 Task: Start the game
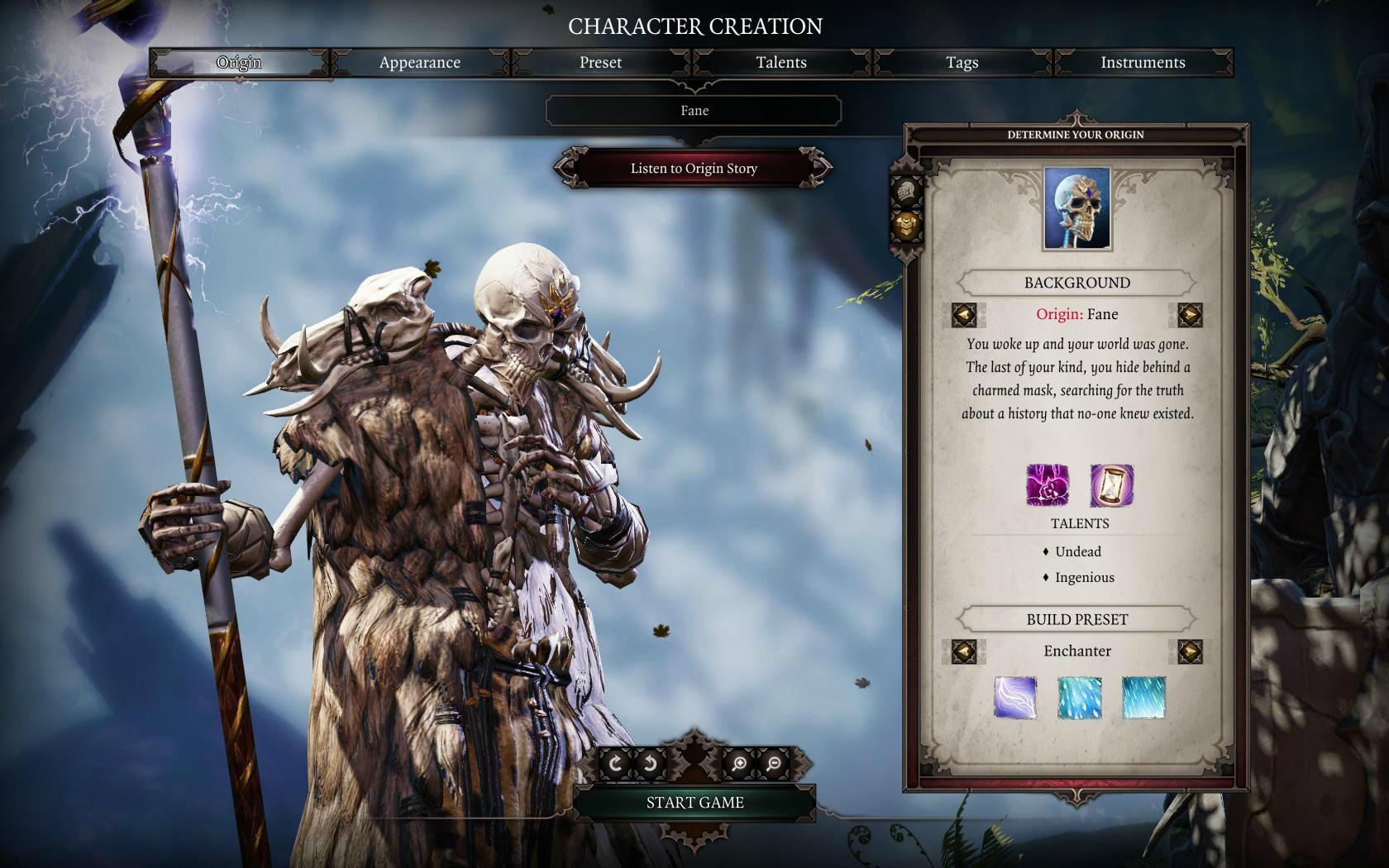694,803
